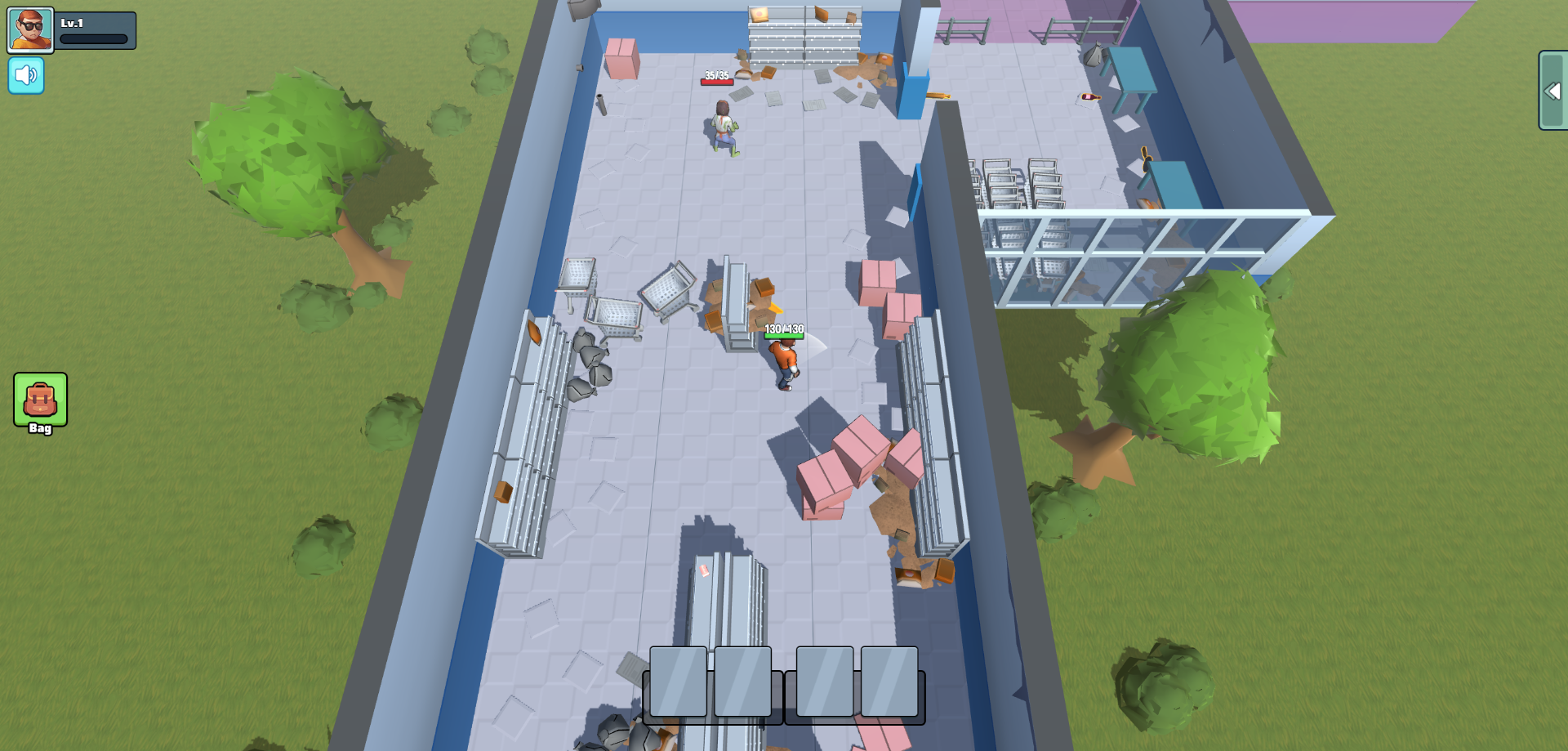The image size is (1568, 751).
Task: Click the player portrait avatar
Action: pyautogui.click(x=31, y=30)
